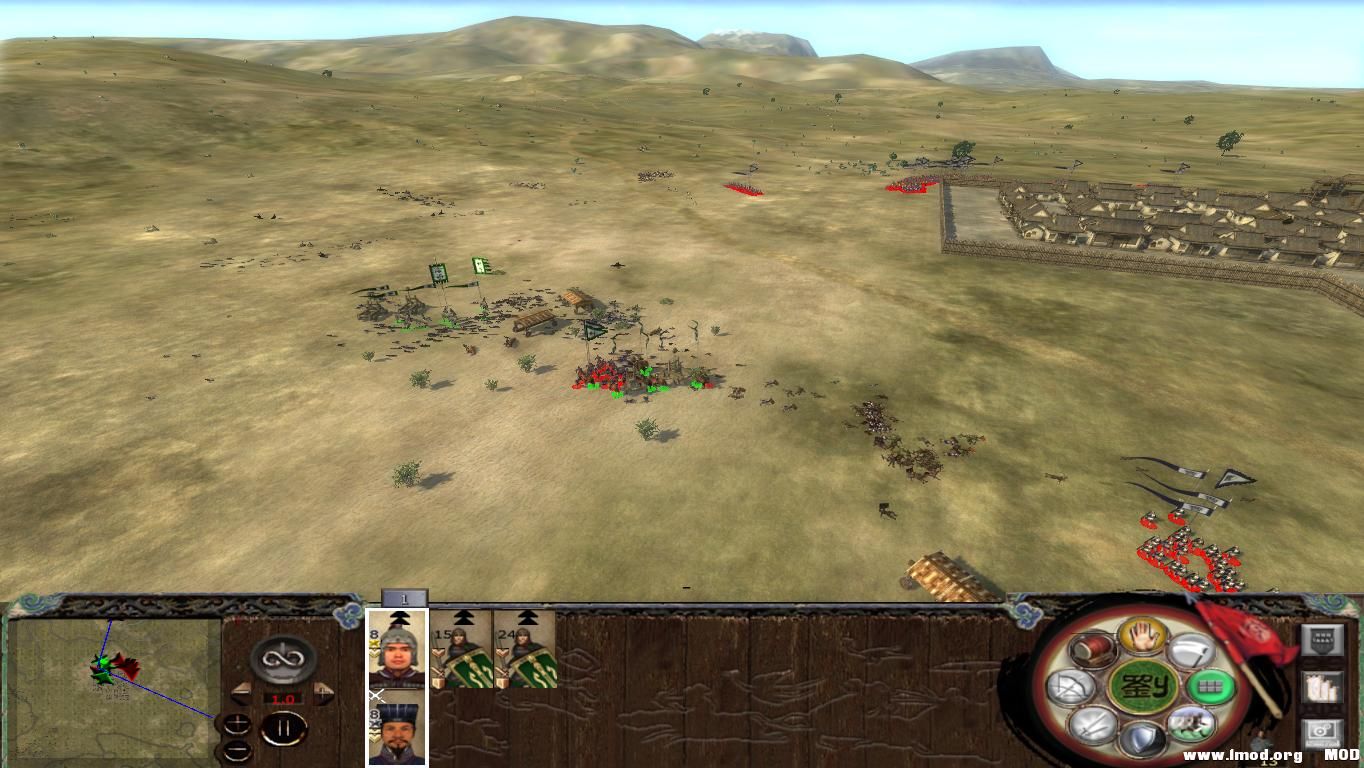The width and height of the screenshot is (1364, 768).
Task: Enable group formation with the green grid button
Action: [x=1210, y=687]
